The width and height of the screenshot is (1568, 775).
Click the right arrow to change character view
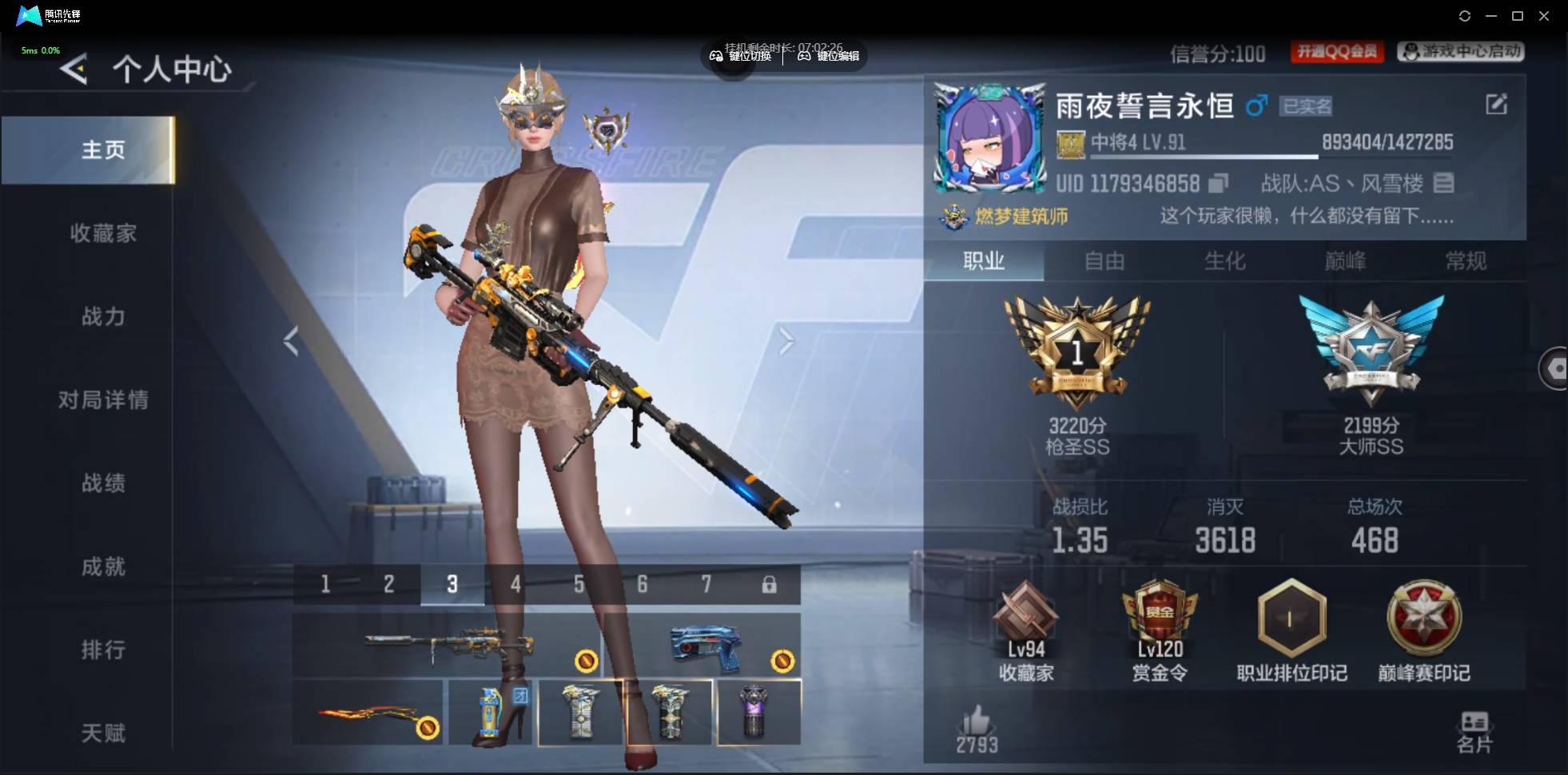pos(787,340)
